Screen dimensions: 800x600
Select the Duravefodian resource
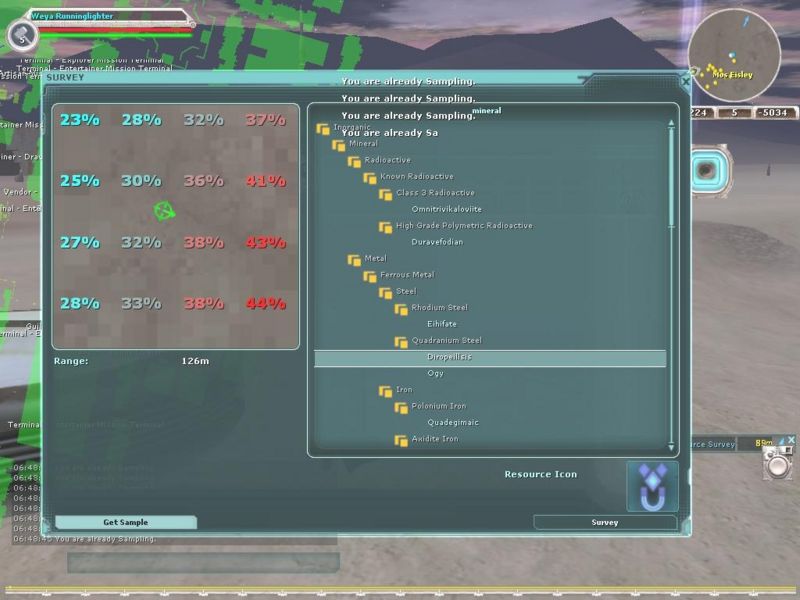437,242
